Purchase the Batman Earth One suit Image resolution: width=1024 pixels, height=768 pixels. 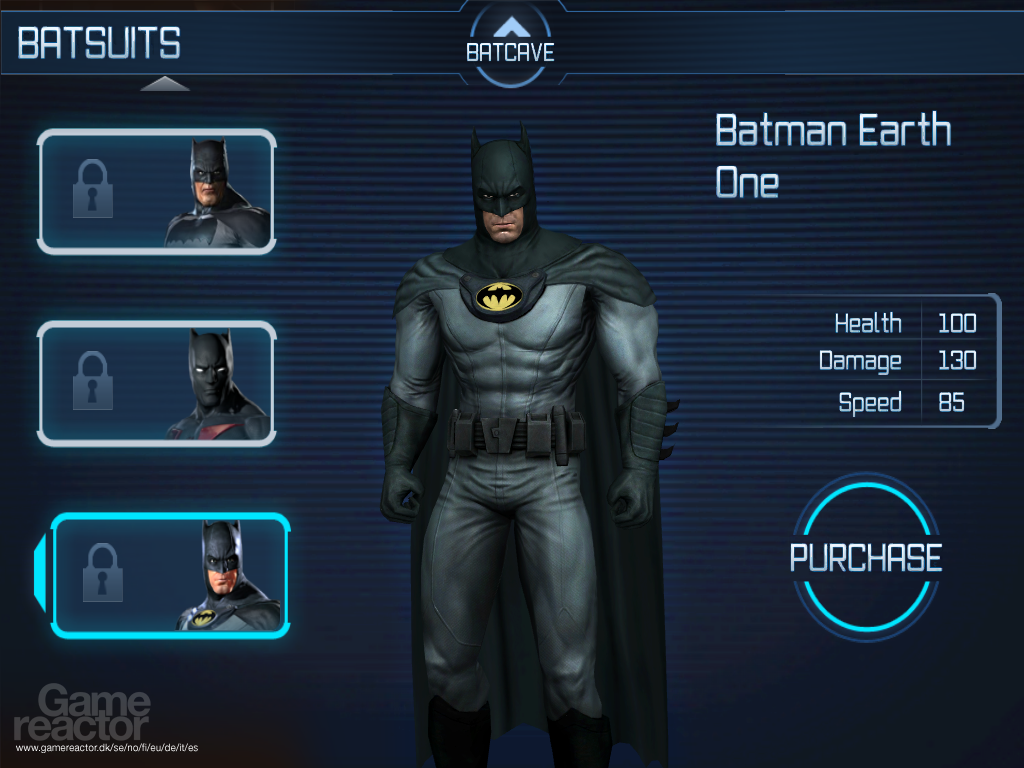[866, 557]
